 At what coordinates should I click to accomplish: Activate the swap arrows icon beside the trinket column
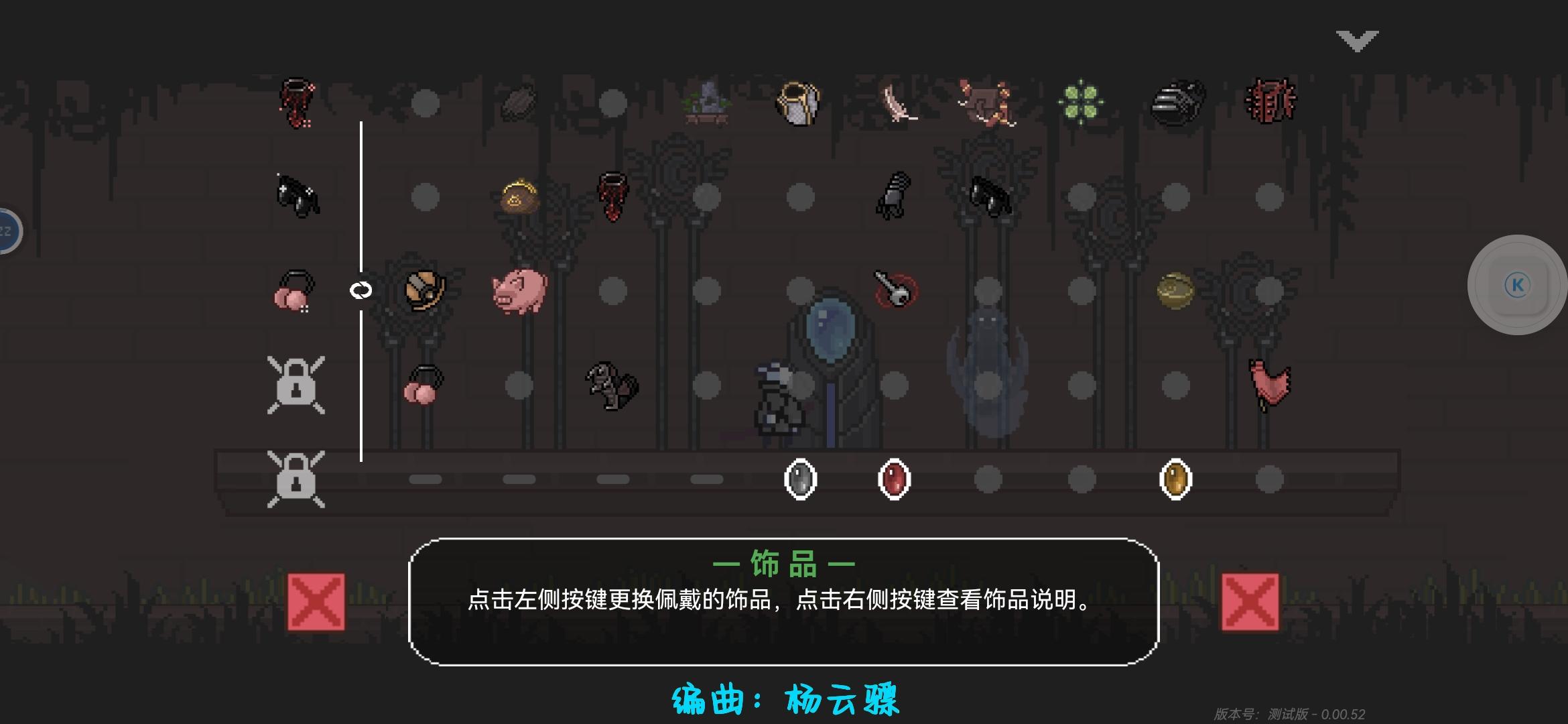(360, 291)
